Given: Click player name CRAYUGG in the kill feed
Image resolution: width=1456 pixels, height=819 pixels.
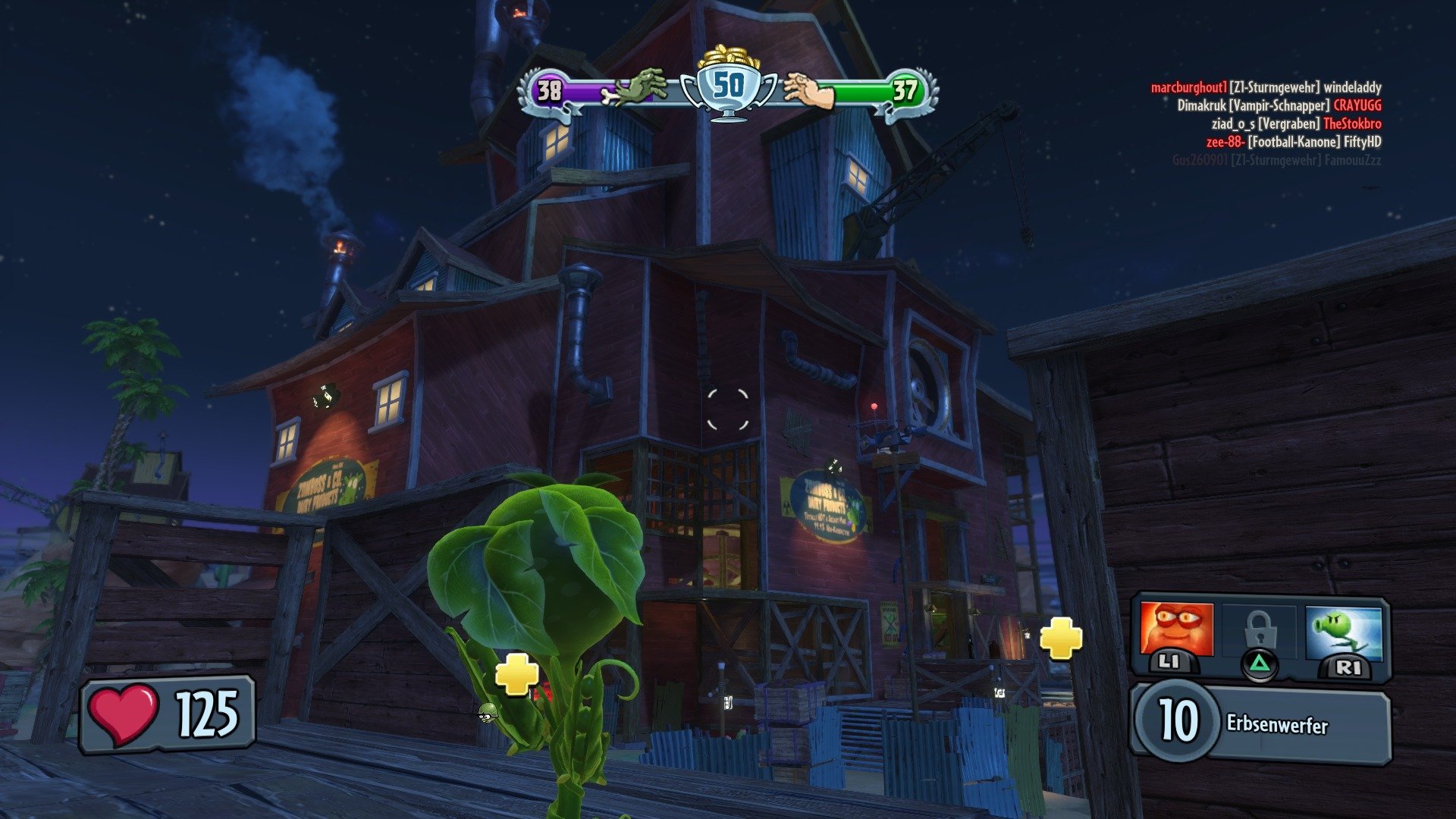Looking at the screenshot, I should (1357, 106).
